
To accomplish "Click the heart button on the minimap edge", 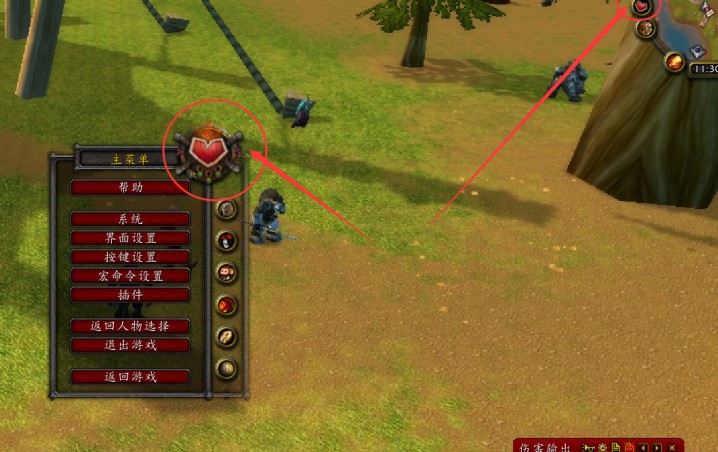I will coord(641,7).
